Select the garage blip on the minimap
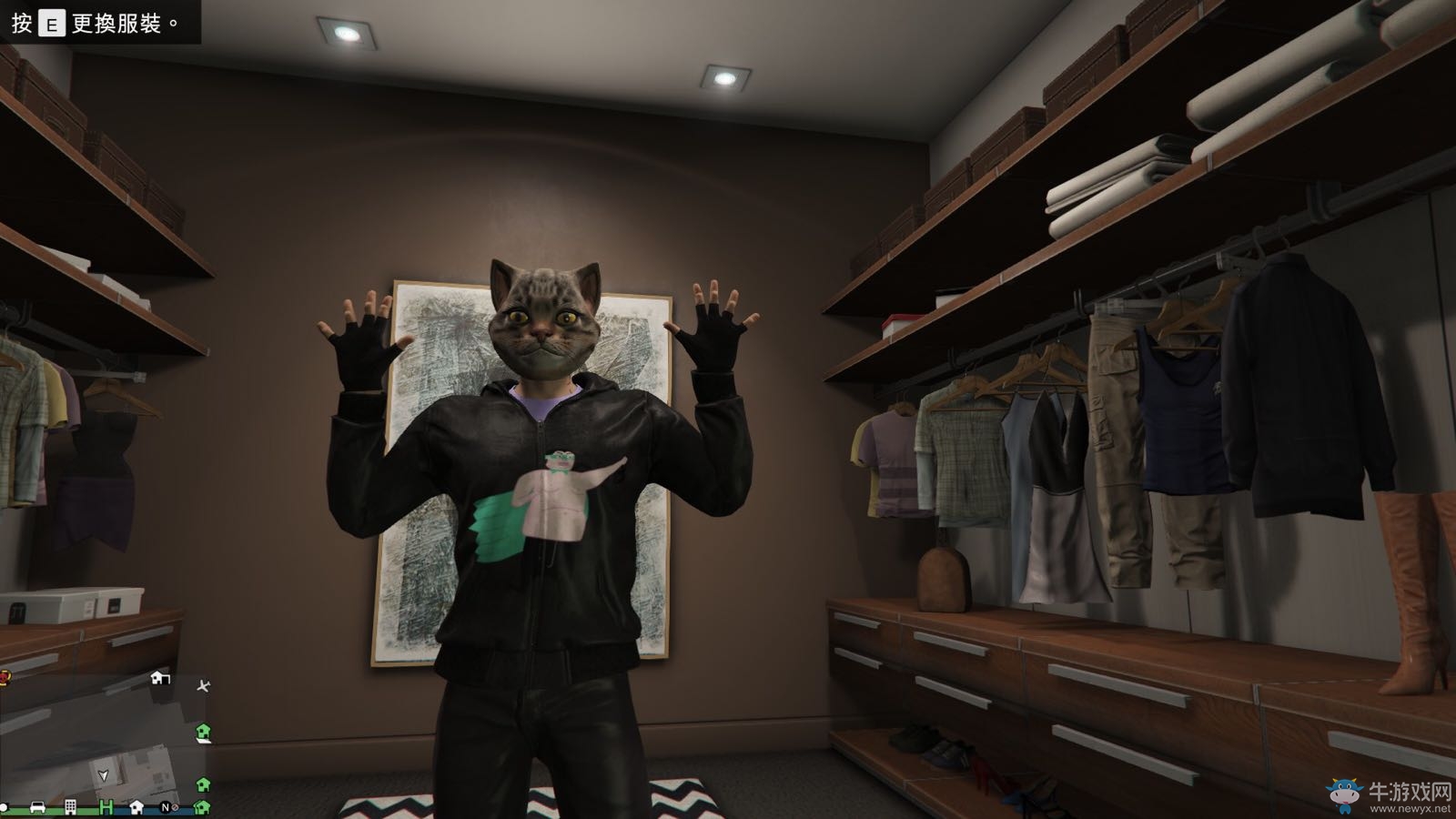1456x819 pixels. pos(160,679)
